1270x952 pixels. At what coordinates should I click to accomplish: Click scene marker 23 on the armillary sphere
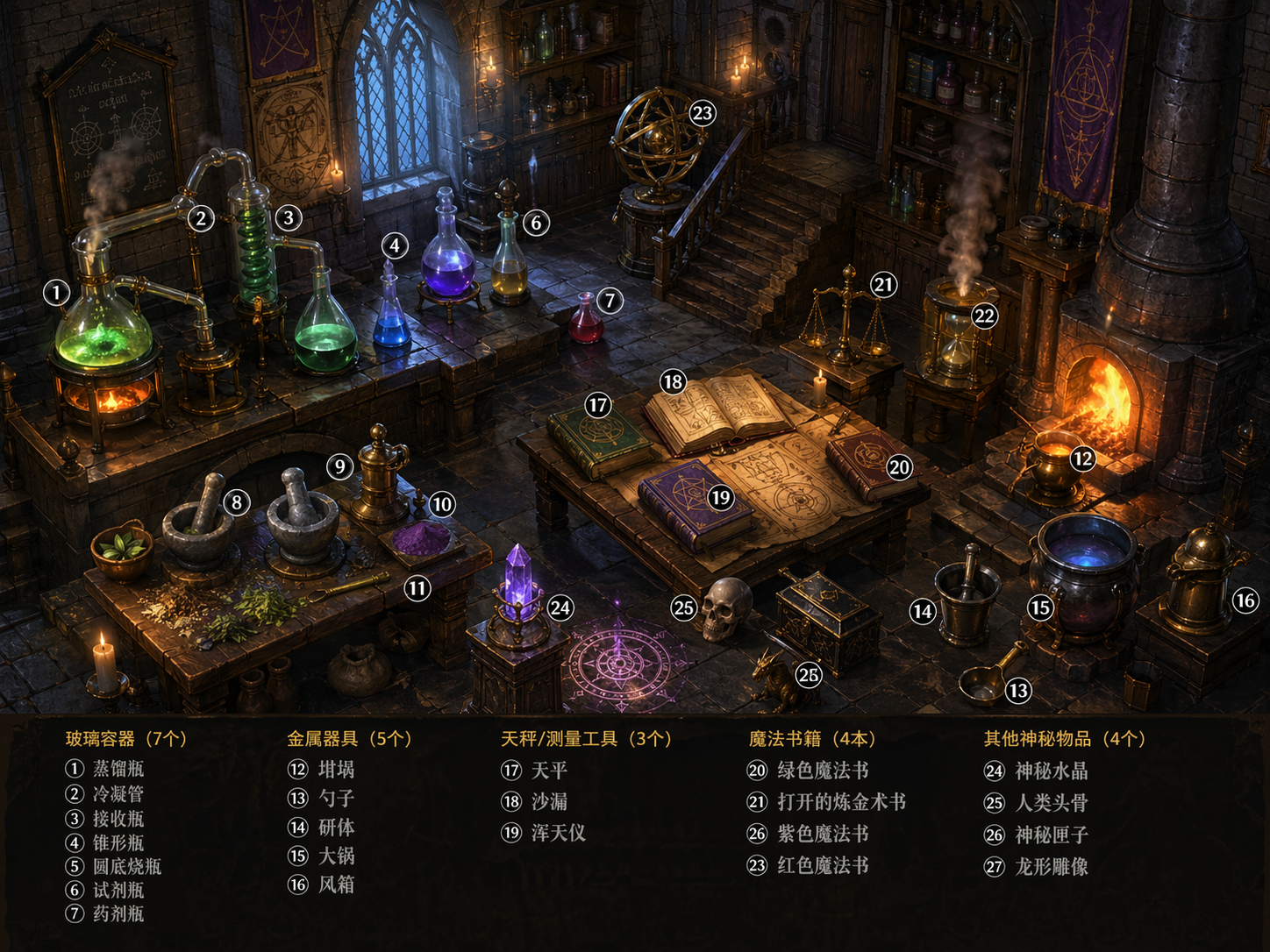pyautogui.click(x=703, y=113)
